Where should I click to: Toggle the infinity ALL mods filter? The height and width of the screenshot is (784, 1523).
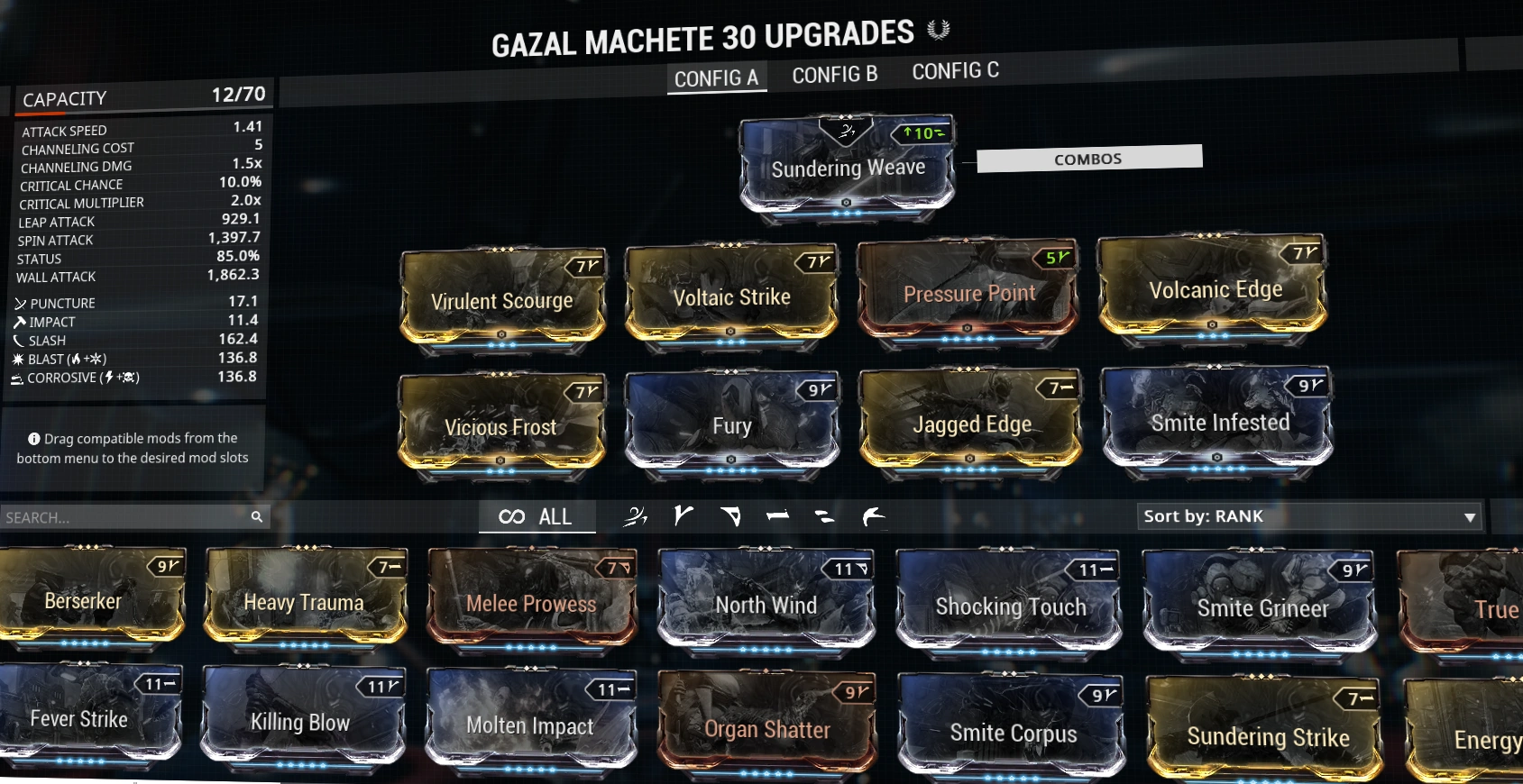(537, 516)
